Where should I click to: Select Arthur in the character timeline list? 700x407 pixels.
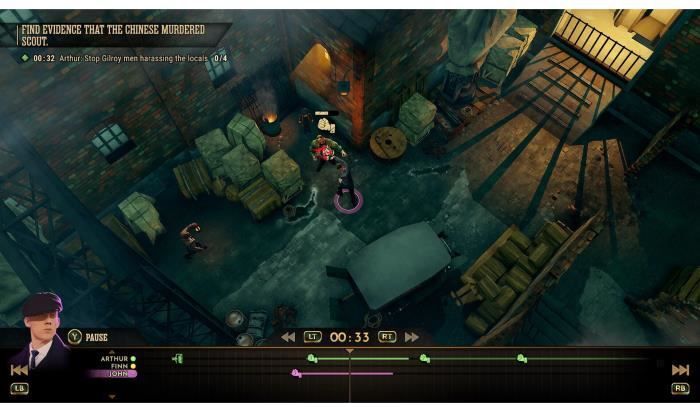(x=116, y=358)
